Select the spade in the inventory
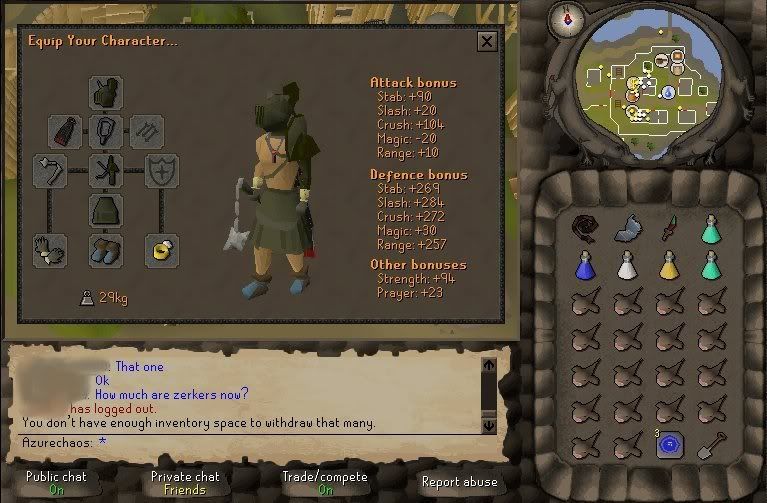 tap(711, 445)
